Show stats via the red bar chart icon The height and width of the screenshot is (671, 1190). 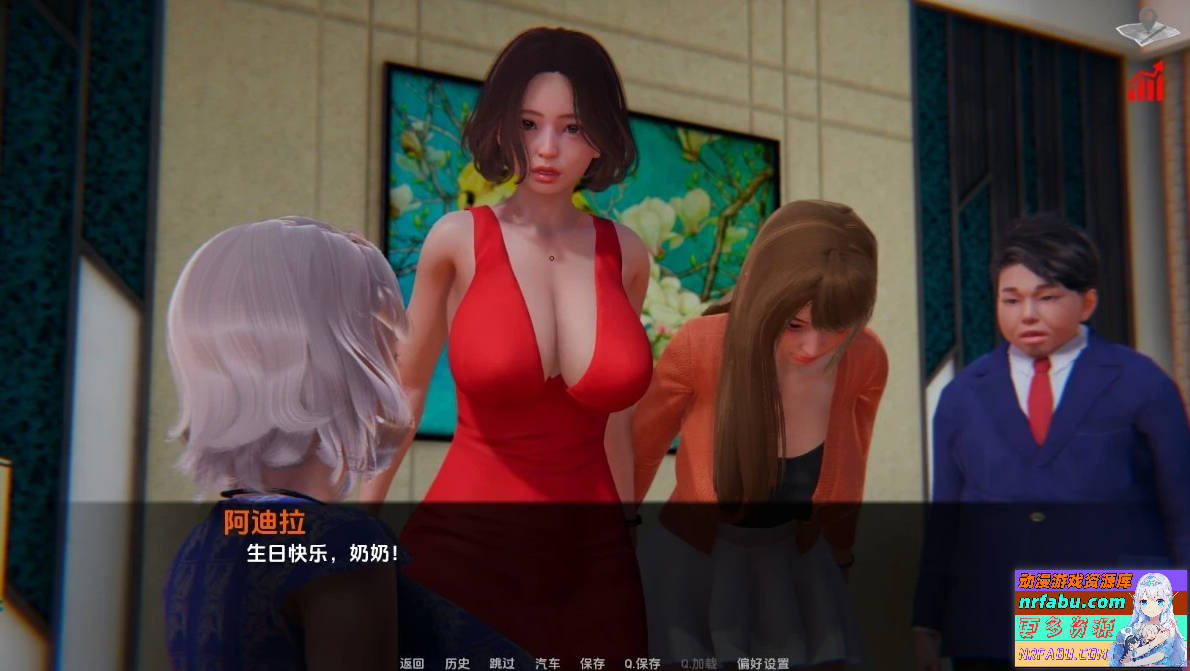point(1146,81)
